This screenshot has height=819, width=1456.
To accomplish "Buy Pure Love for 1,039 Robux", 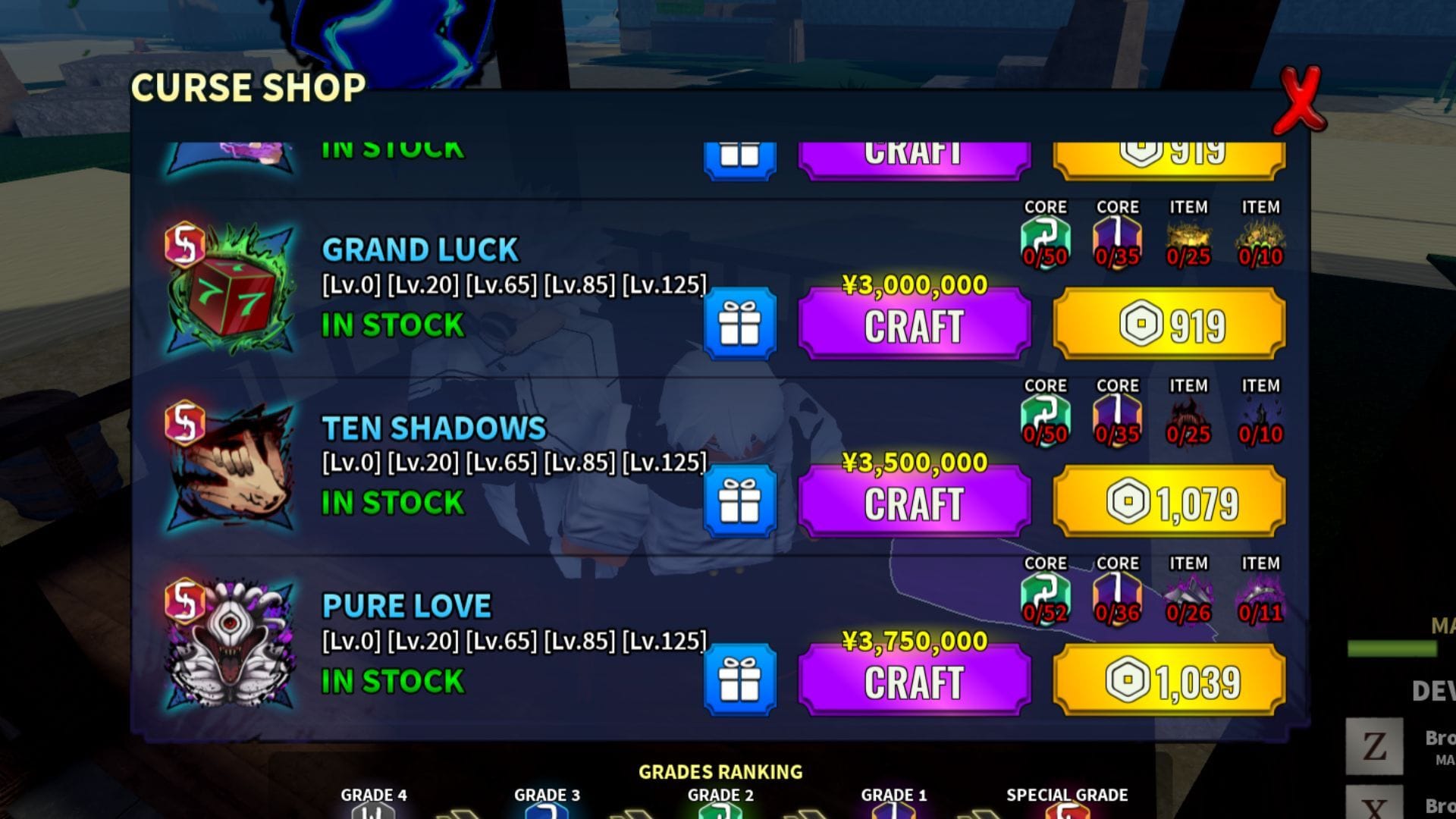I will 1168,679.
